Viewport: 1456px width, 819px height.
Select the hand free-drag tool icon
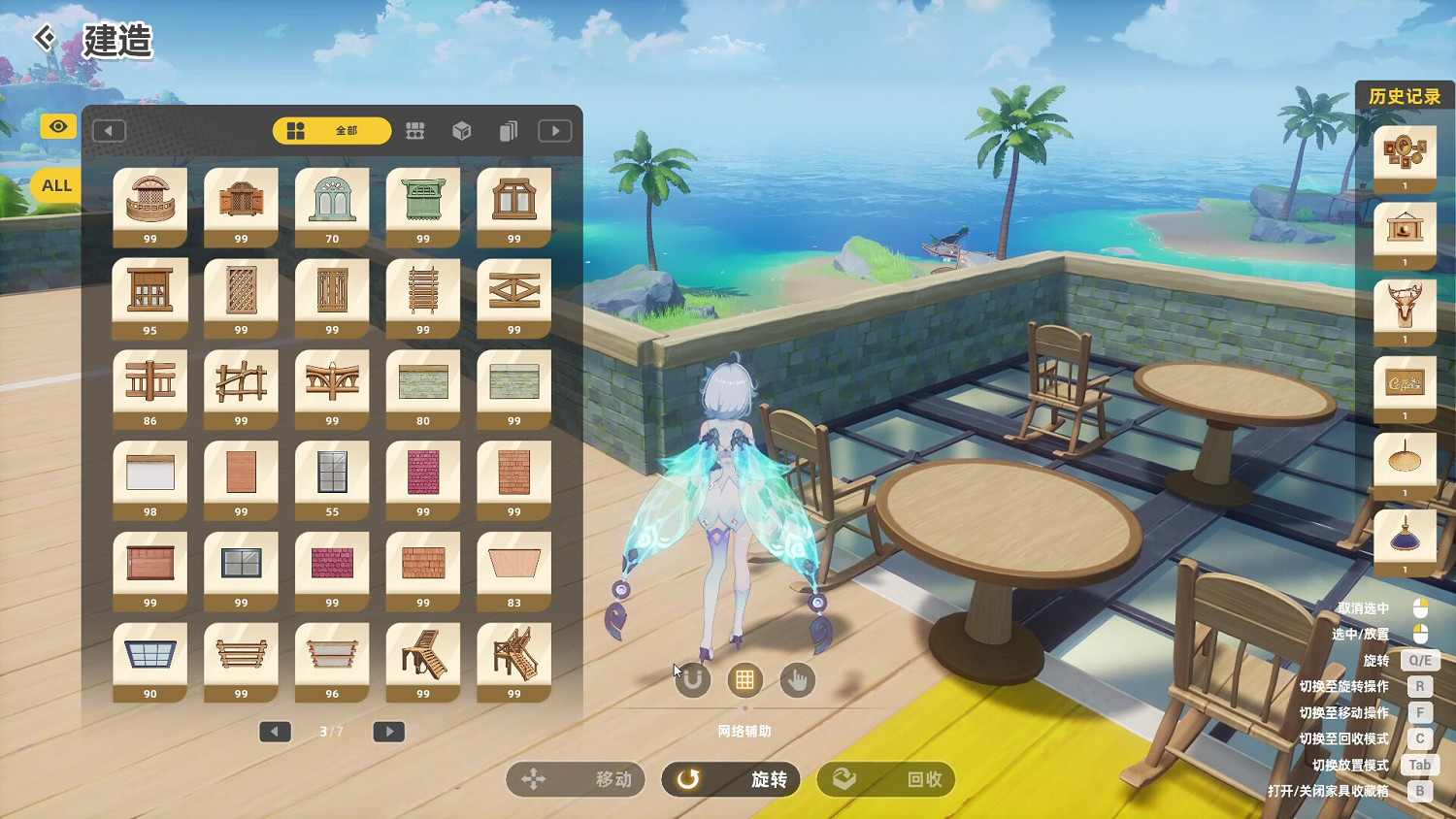pos(797,680)
